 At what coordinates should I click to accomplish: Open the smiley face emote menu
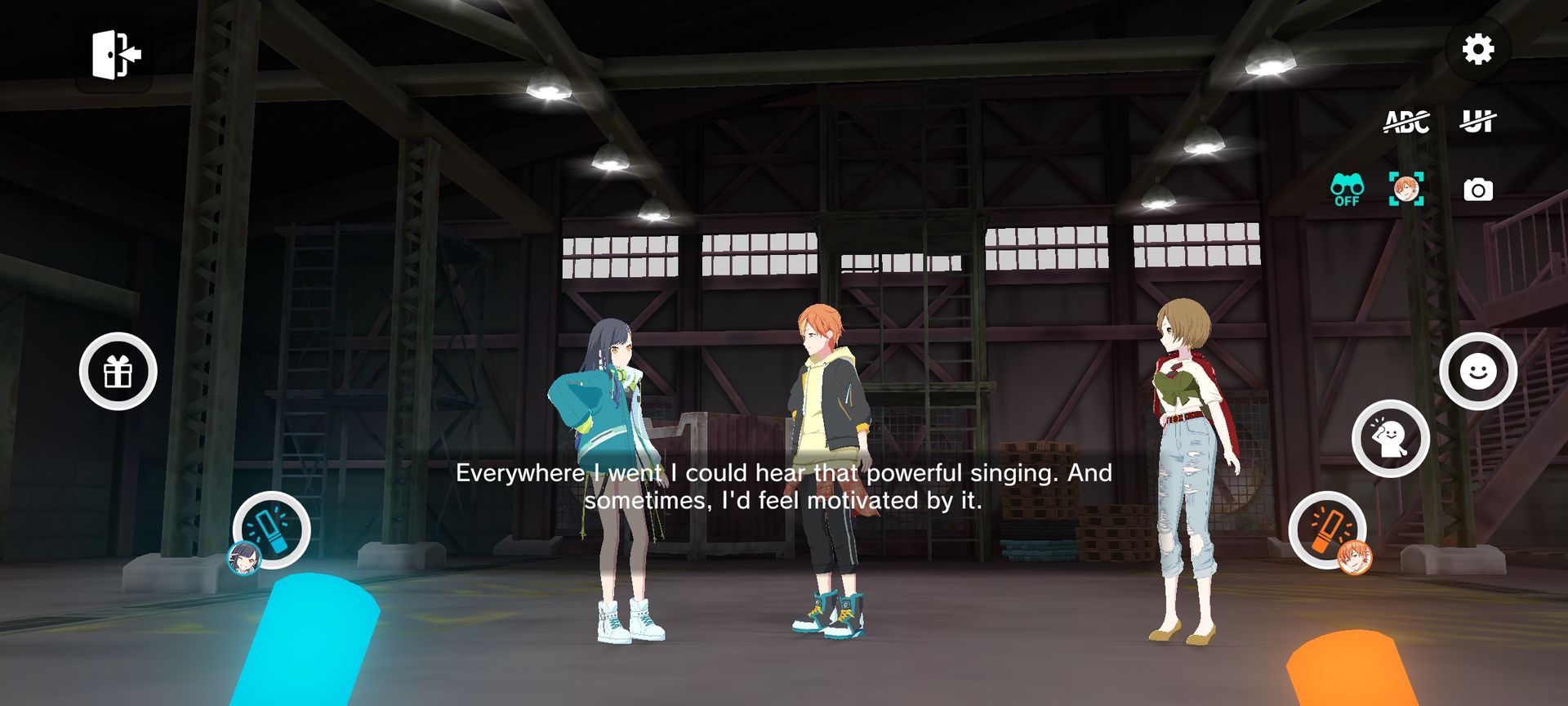click(1477, 372)
